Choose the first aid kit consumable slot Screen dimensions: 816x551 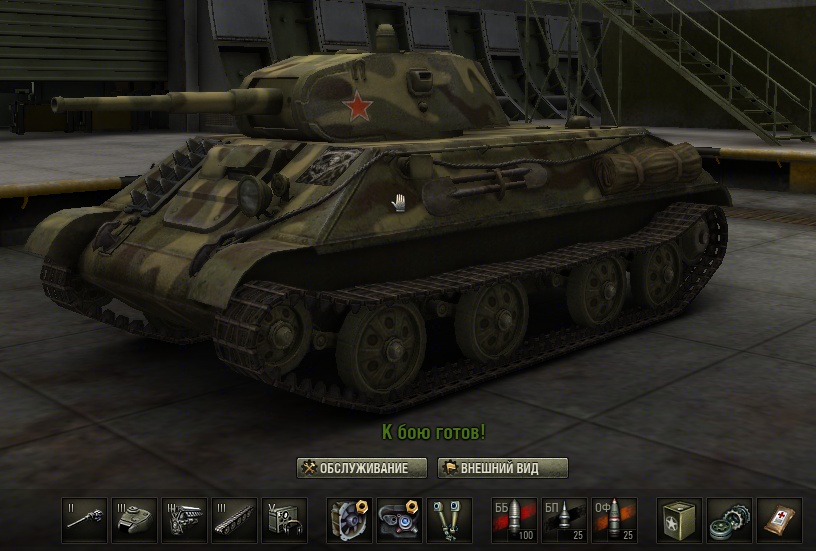tap(778, 519)
